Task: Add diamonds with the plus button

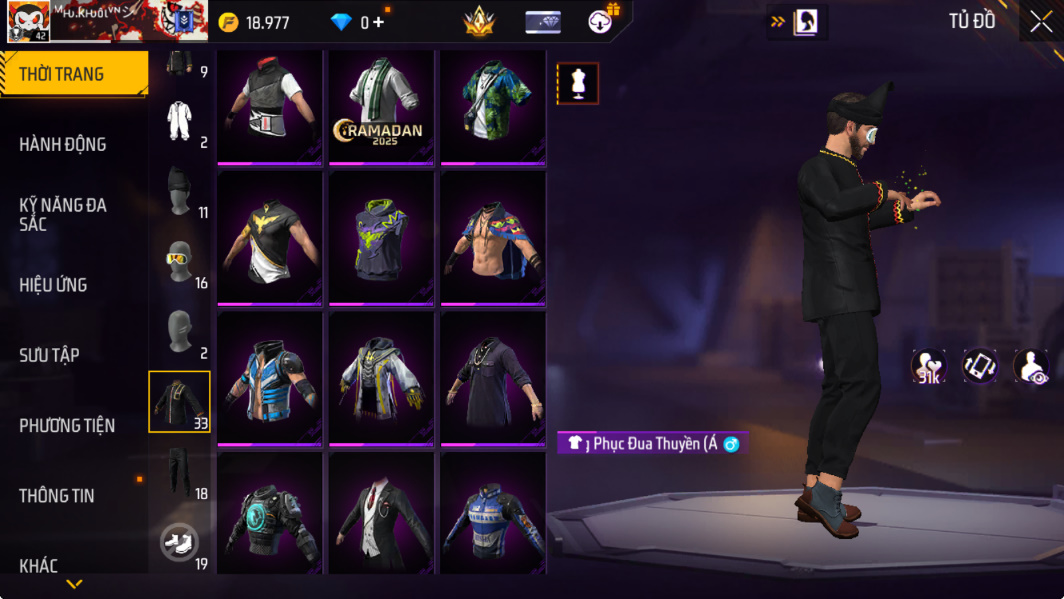Action: (378, 22)
